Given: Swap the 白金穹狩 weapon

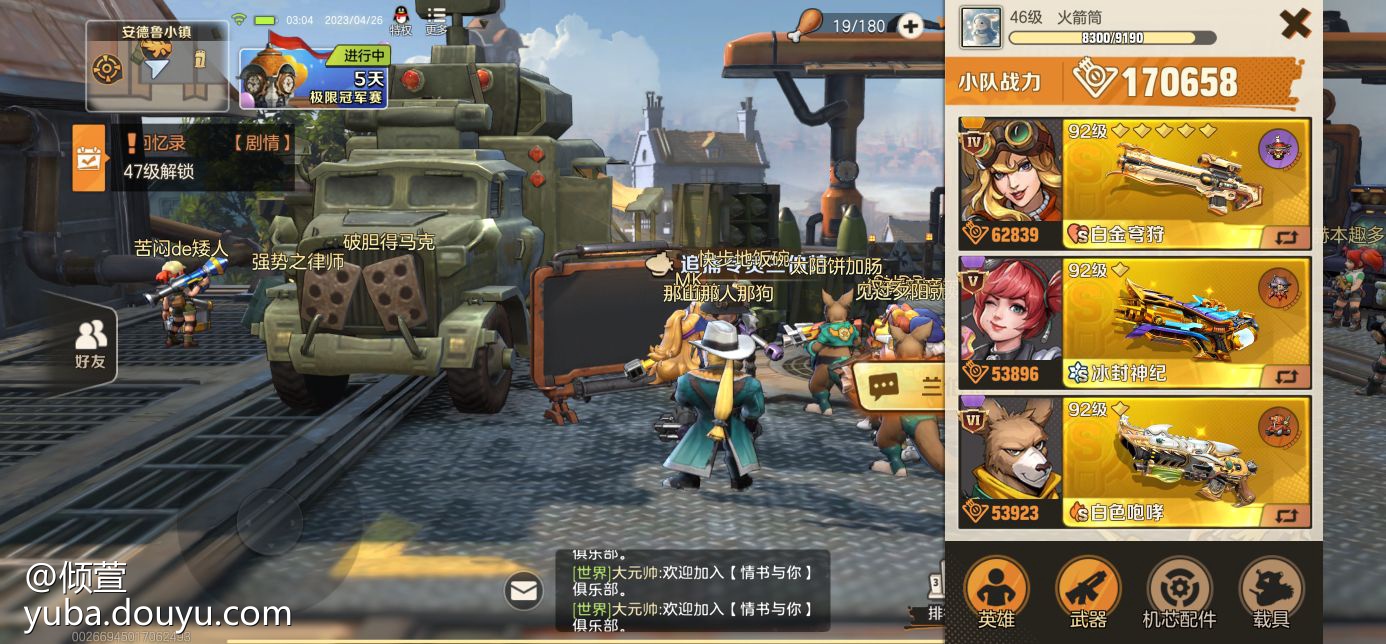Looking at the screenshot, I should coord(1286,237).
